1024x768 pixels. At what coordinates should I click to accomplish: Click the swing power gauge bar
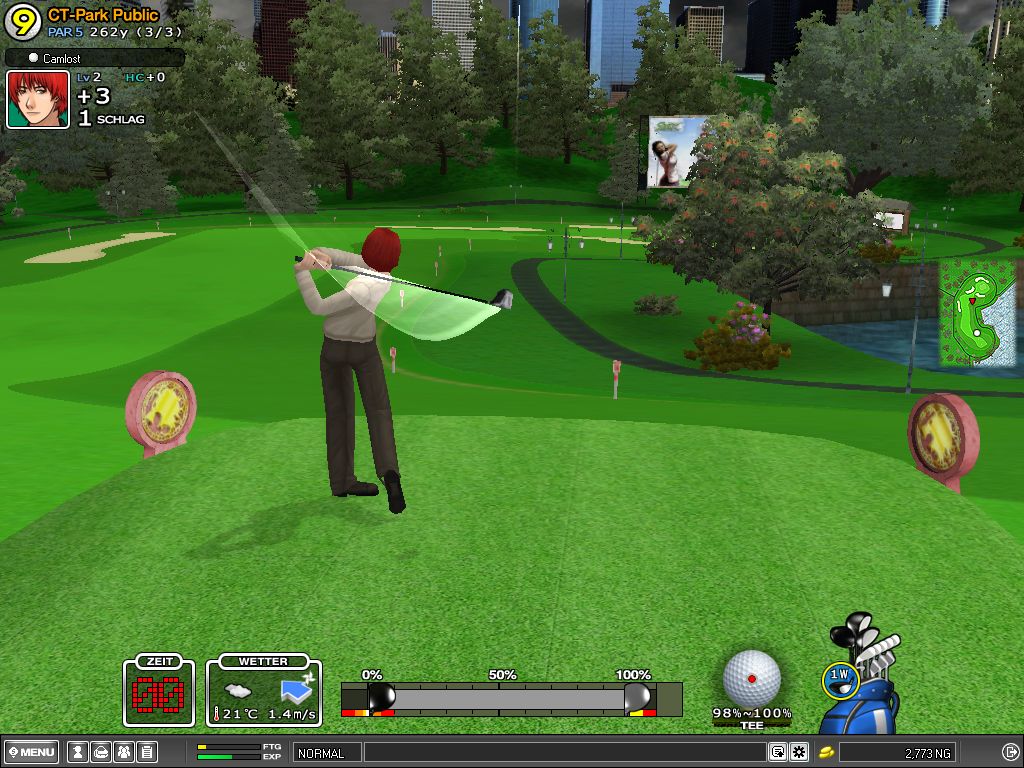point(510,698)
